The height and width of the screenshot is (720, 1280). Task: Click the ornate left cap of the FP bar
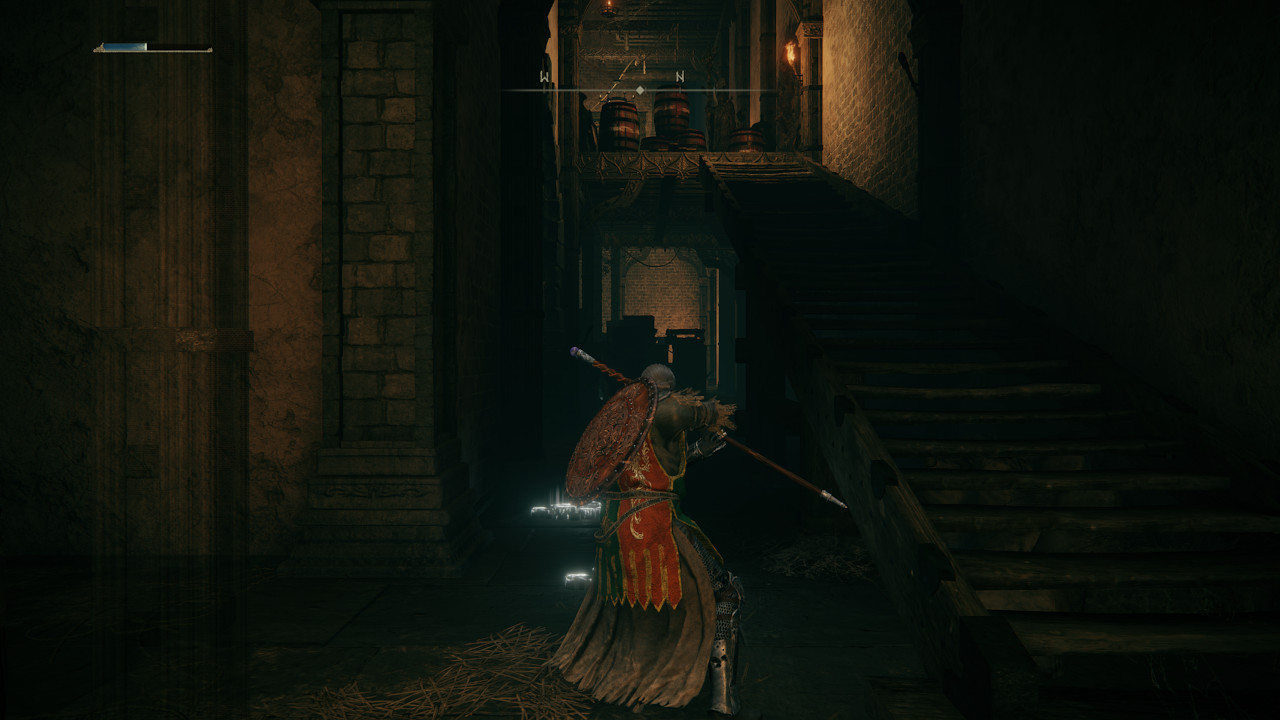pyautogui.click(x=100, y=48)
